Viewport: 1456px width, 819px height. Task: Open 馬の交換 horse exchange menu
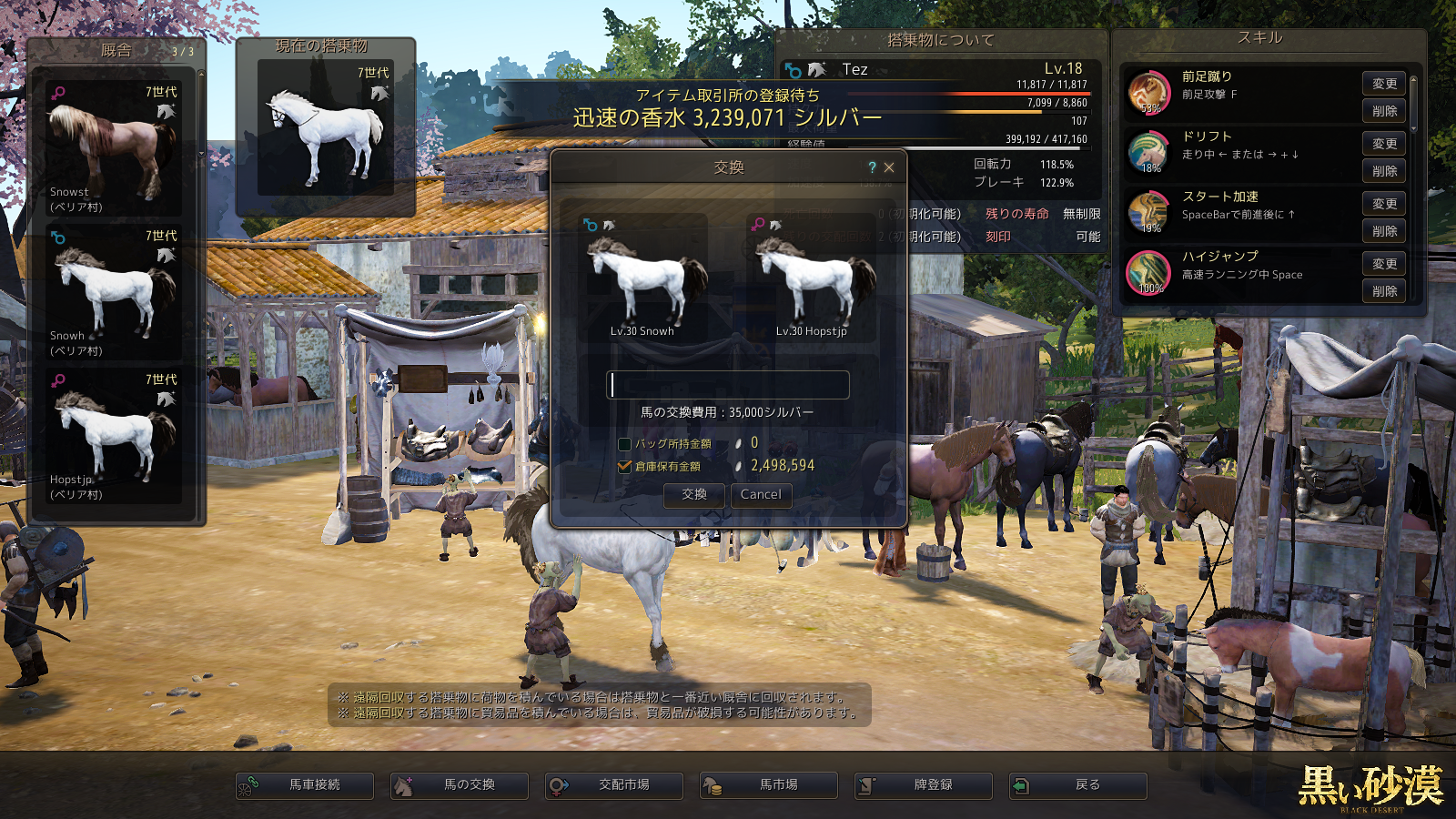click(460, 785)
